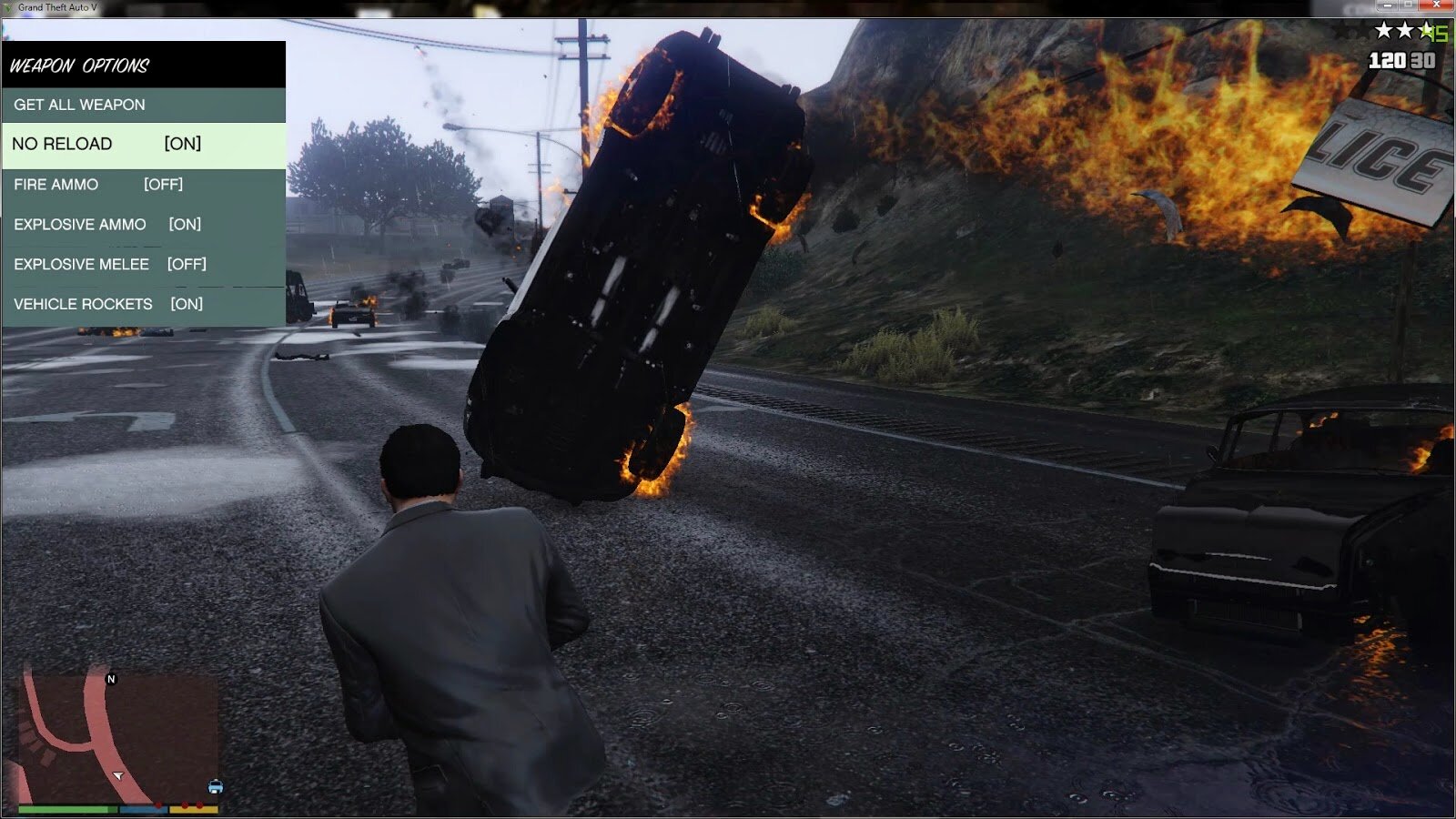The image size is (1456, 819).
Task: Click the minimap radar
Action: click(x=118, y=737)
